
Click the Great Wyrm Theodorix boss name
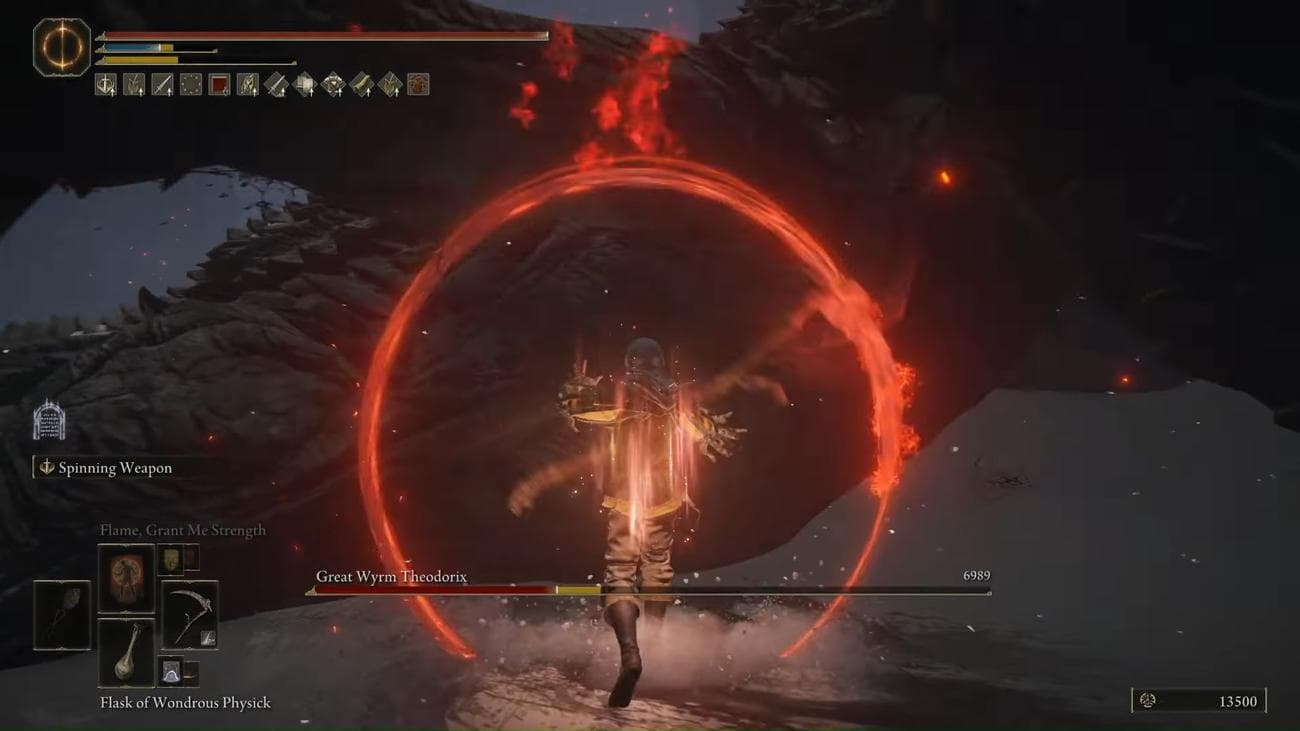click(x=392, y=577)
